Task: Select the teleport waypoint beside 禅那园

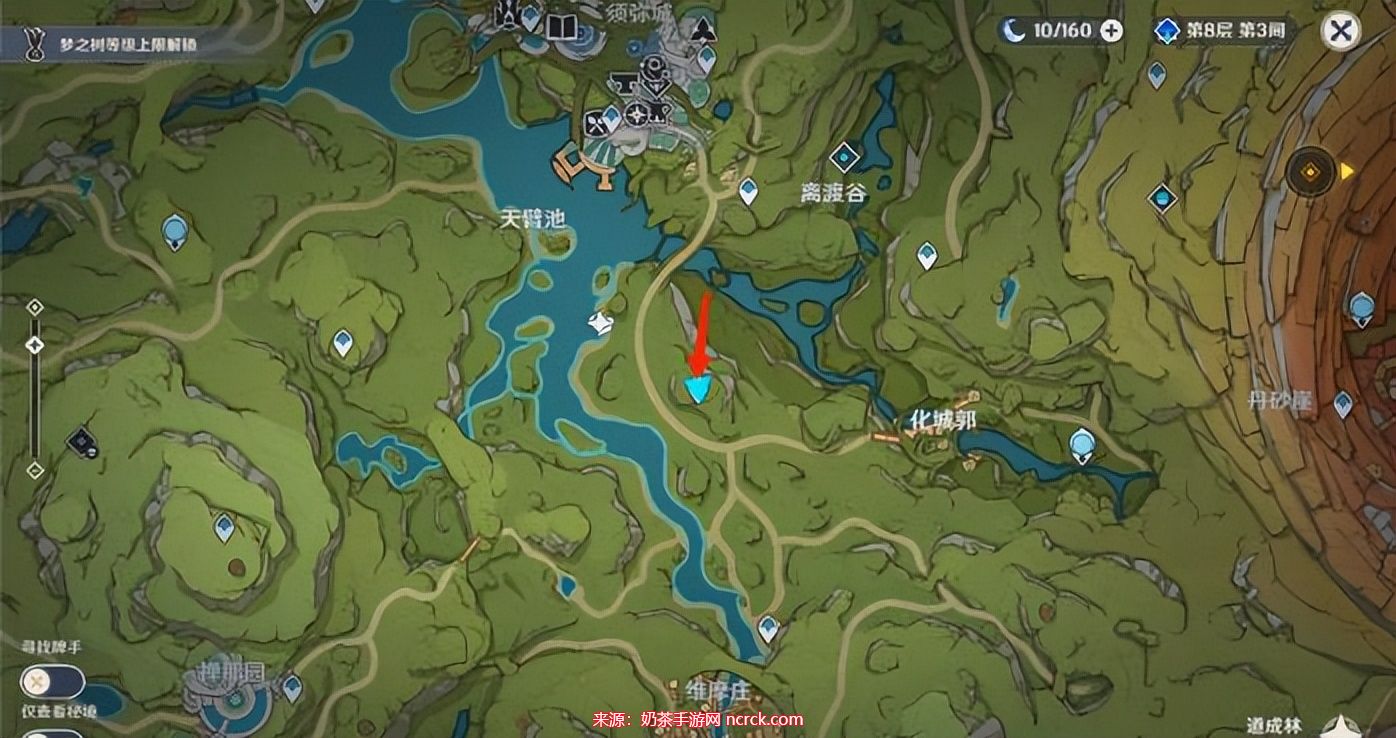Action: click(x=292, y=687)
